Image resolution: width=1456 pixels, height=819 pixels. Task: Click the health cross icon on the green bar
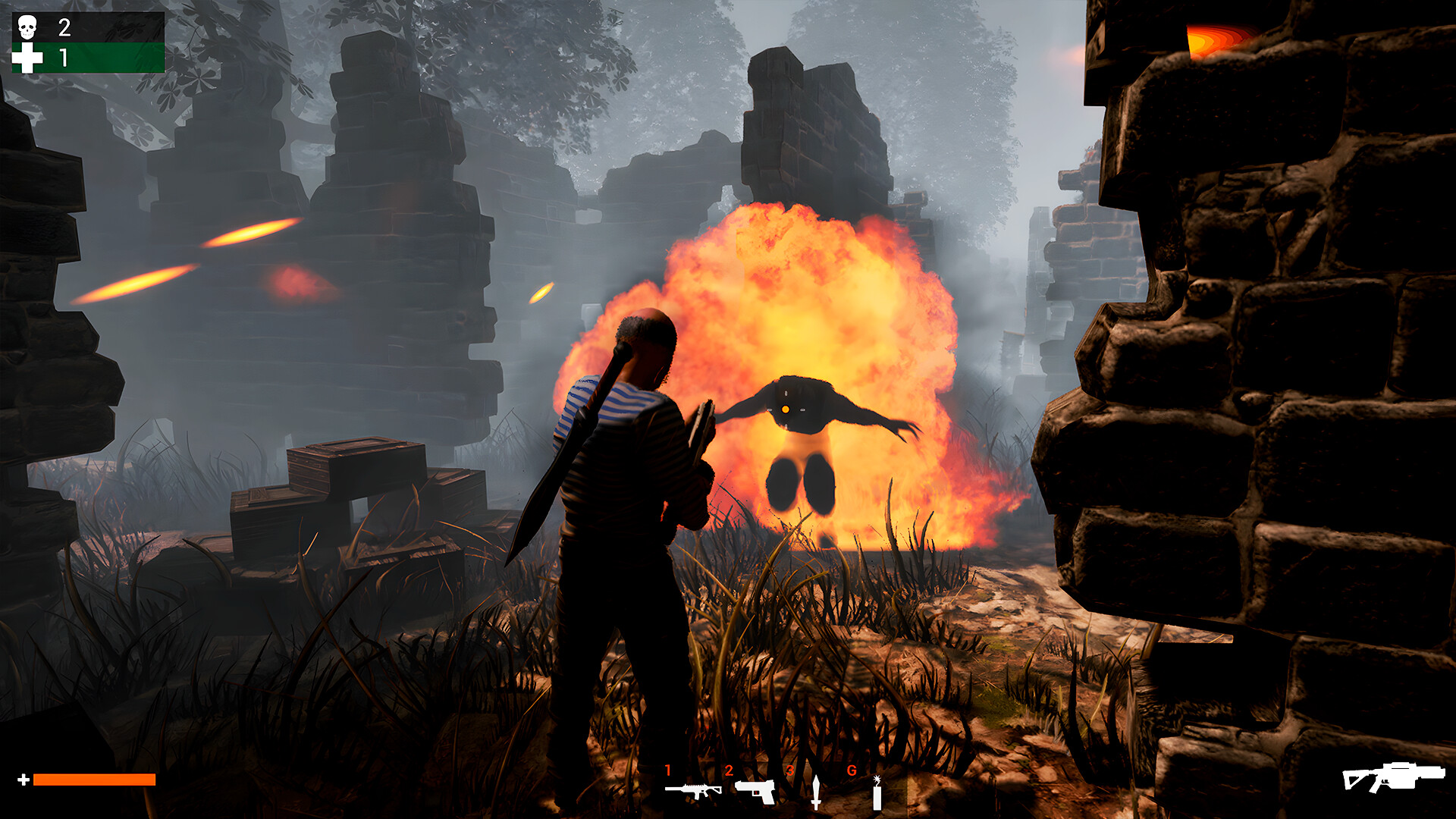point(27,58)
